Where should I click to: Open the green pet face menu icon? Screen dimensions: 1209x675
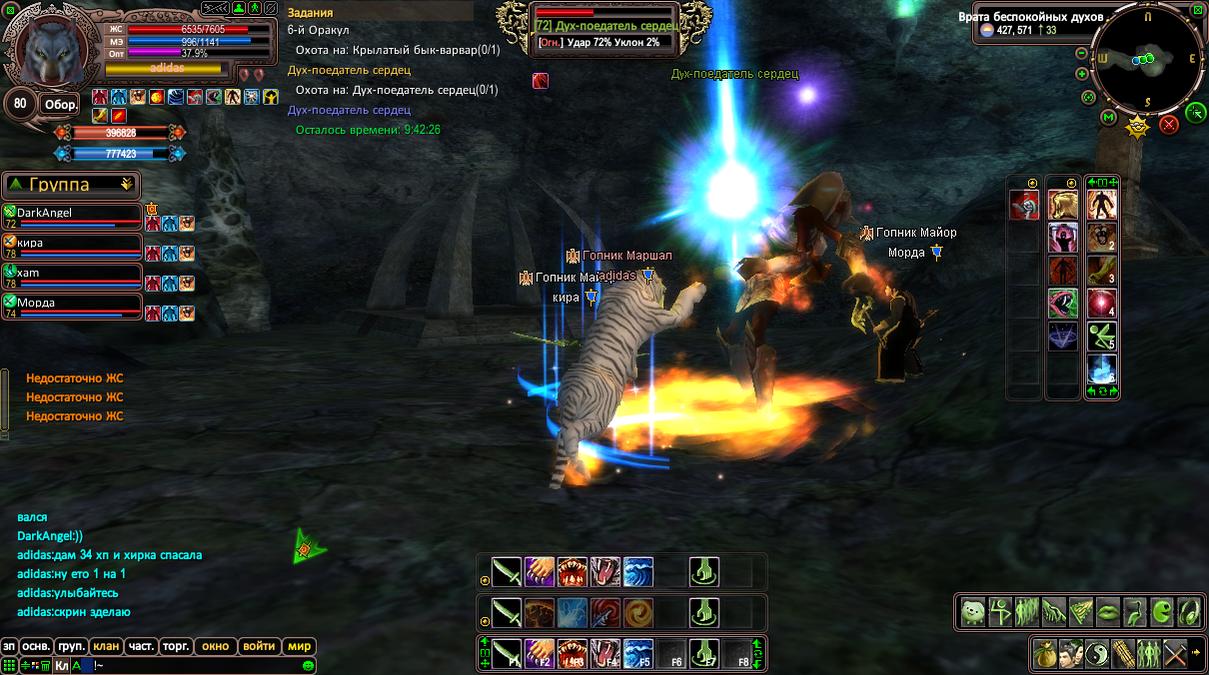(973, 612)
